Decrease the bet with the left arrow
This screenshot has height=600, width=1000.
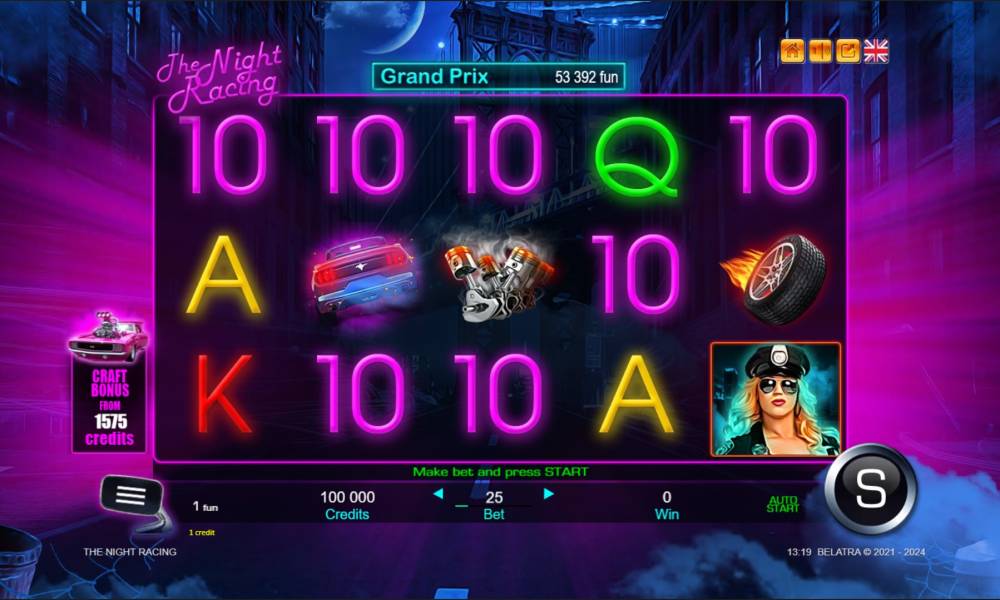(x=438, y=494)
